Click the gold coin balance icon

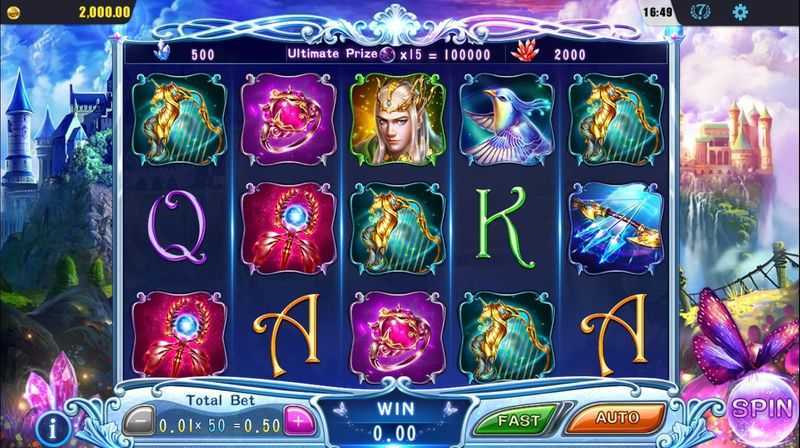(x=11, y=11)
